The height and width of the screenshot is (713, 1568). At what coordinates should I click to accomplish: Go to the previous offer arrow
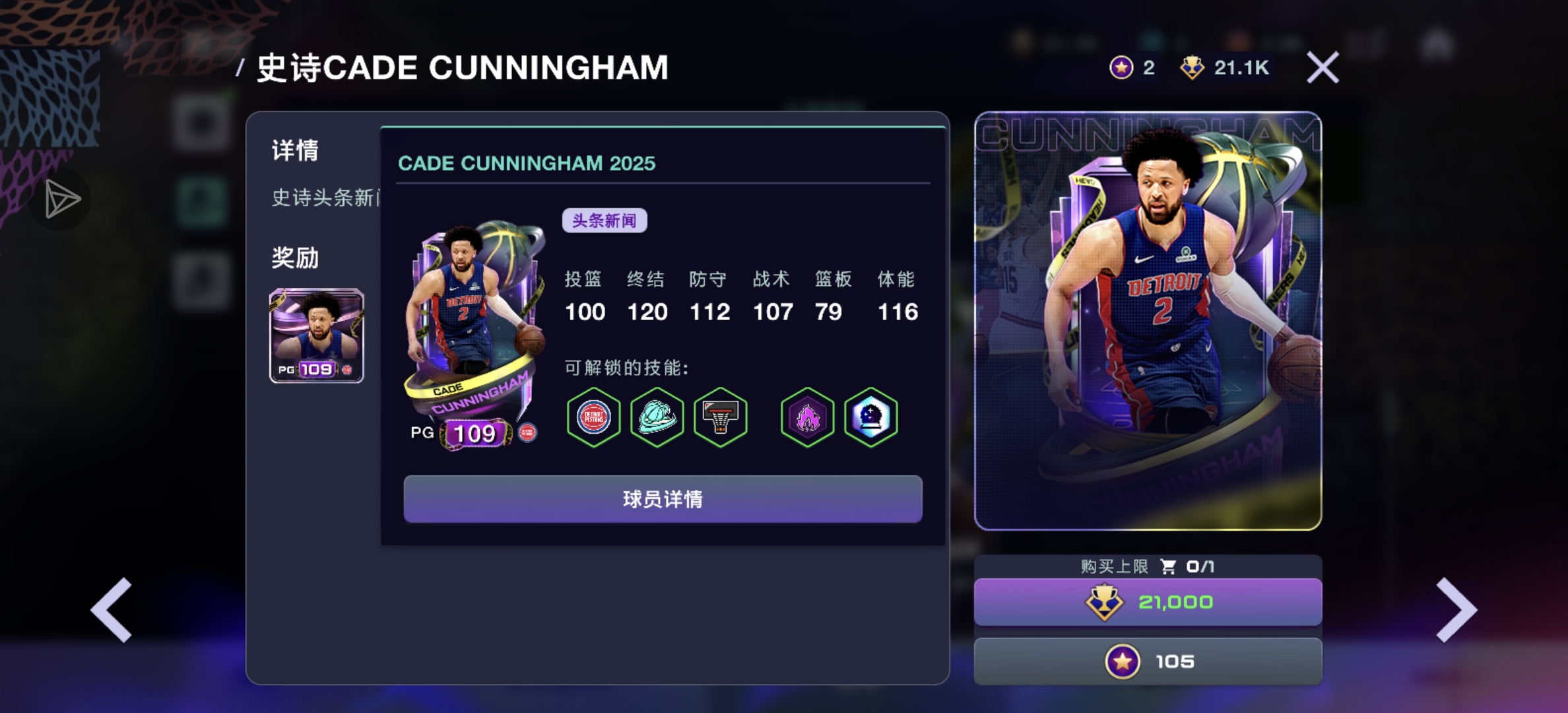click(112, 610)
